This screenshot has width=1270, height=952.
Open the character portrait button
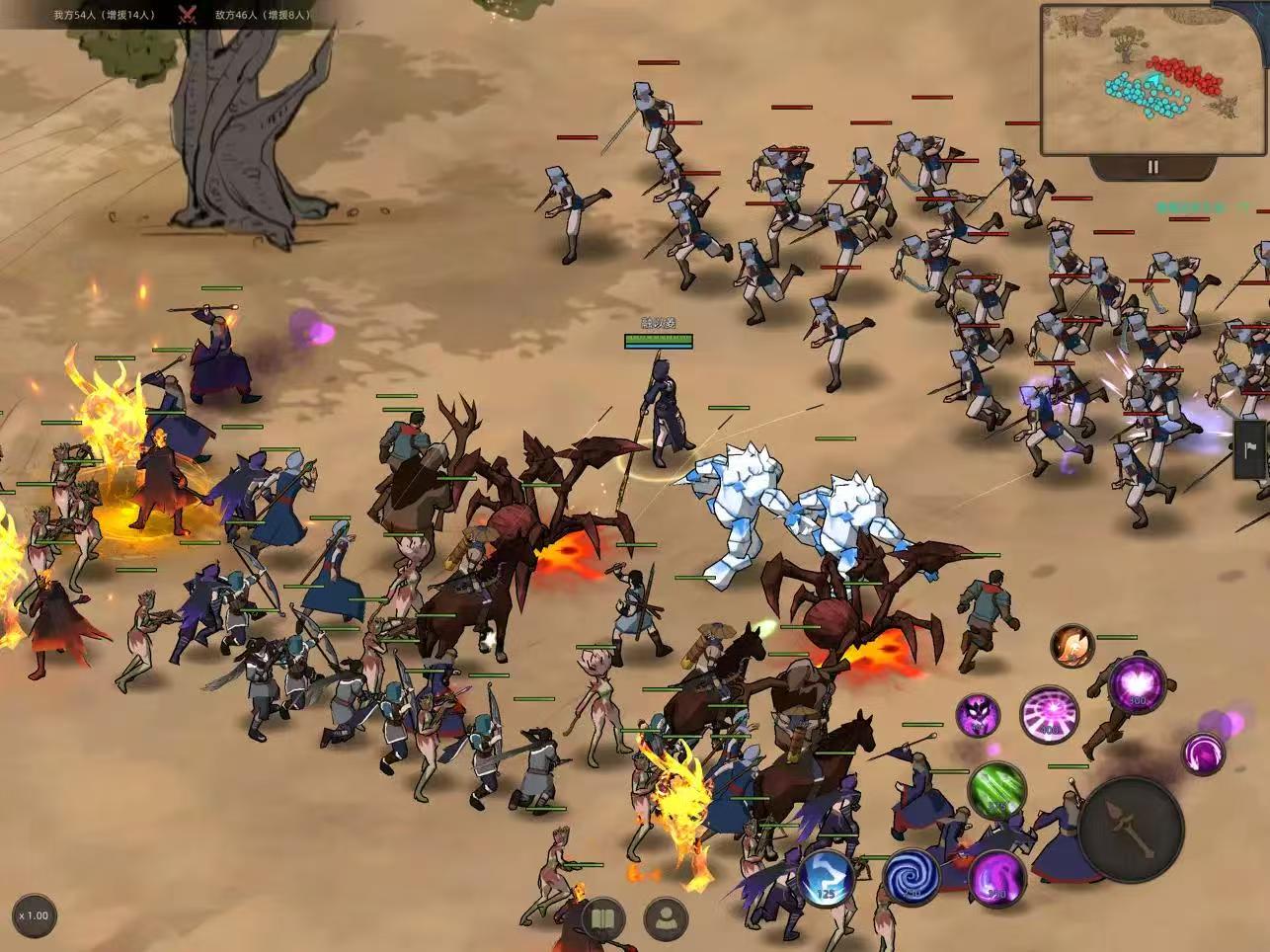click(x=667, y=920)
